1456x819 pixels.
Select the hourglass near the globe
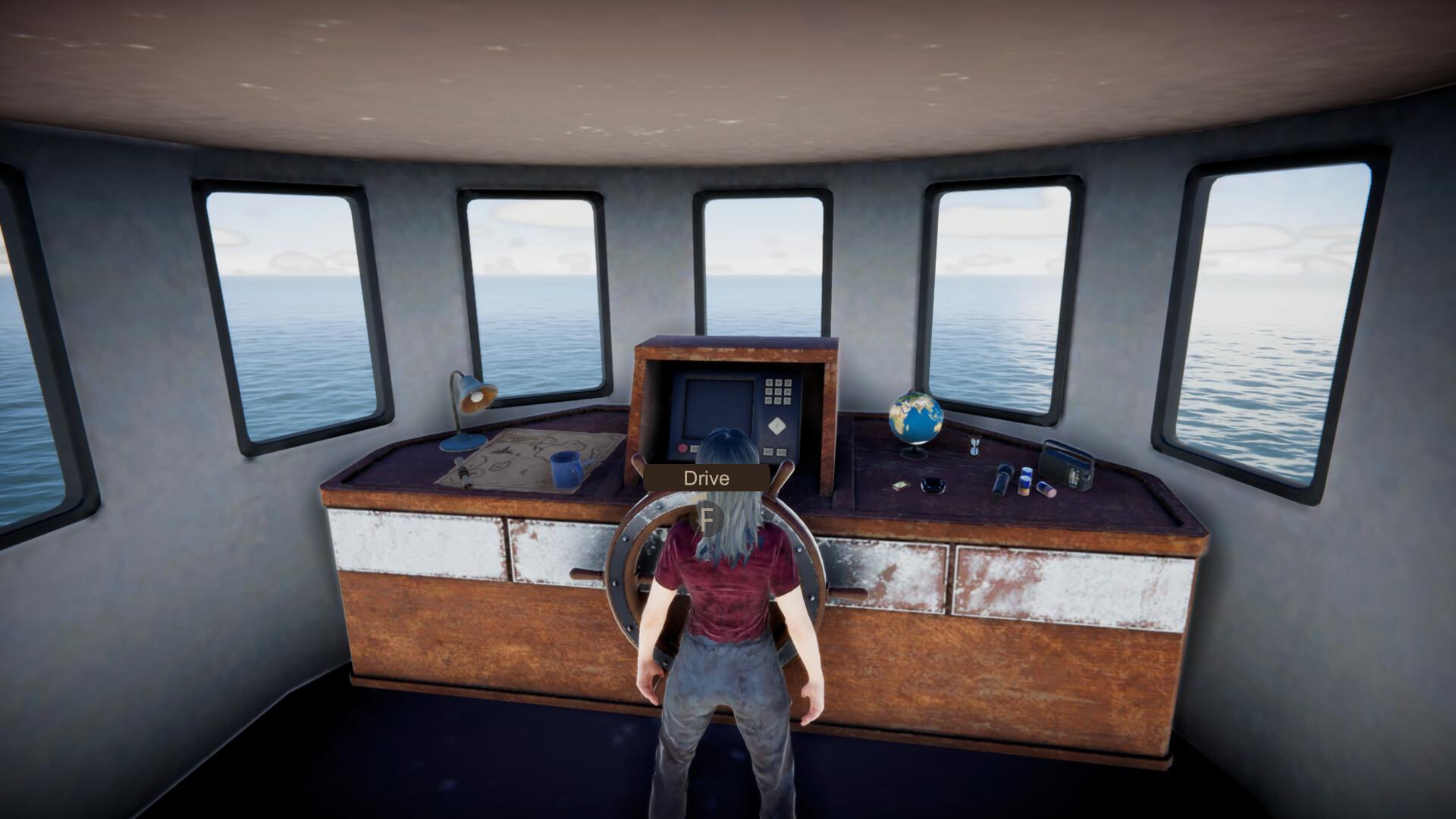pyautogui.click(x=975, y=445)
